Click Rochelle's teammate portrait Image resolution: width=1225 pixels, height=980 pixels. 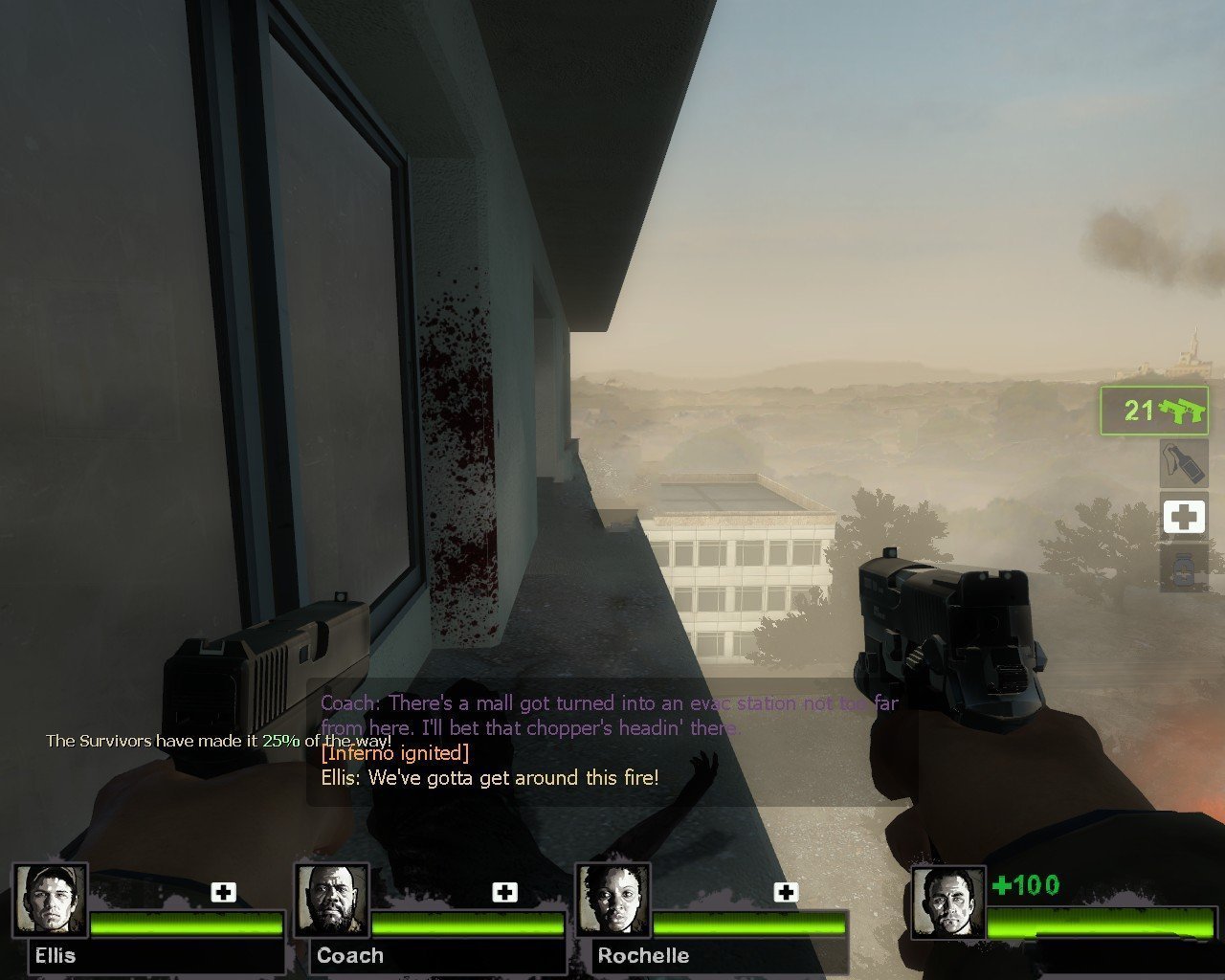pyautogui.click(x=613, y=902)
